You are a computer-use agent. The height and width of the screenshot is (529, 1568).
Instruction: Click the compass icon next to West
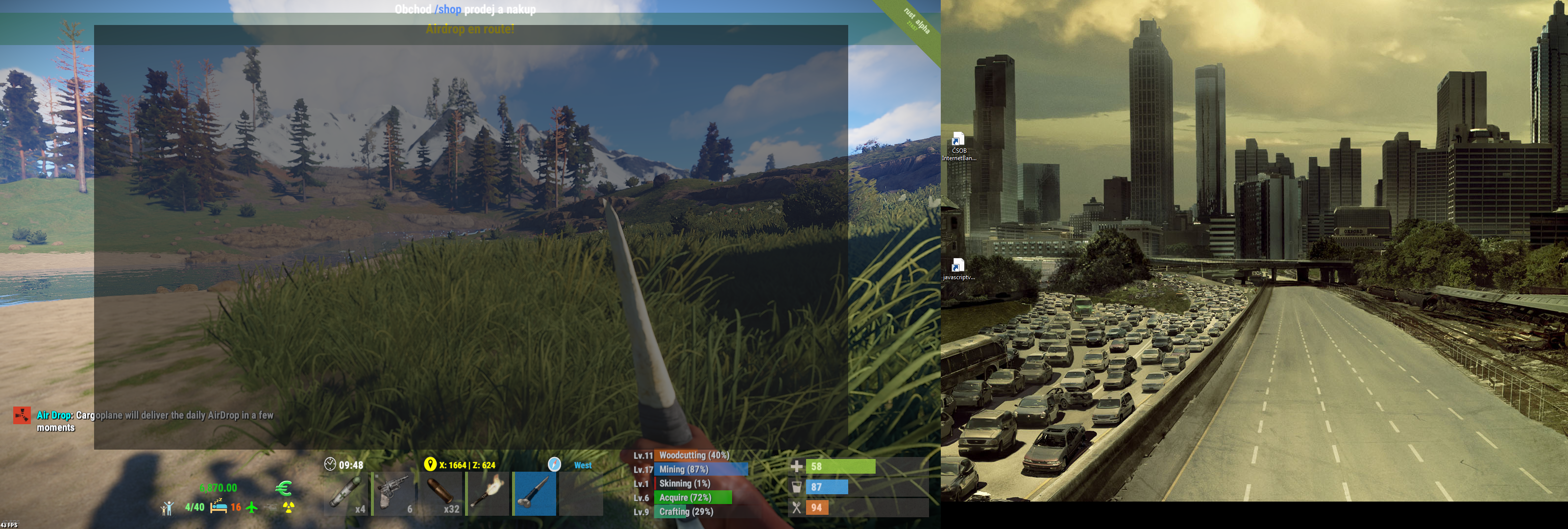[x=554, y=464]
